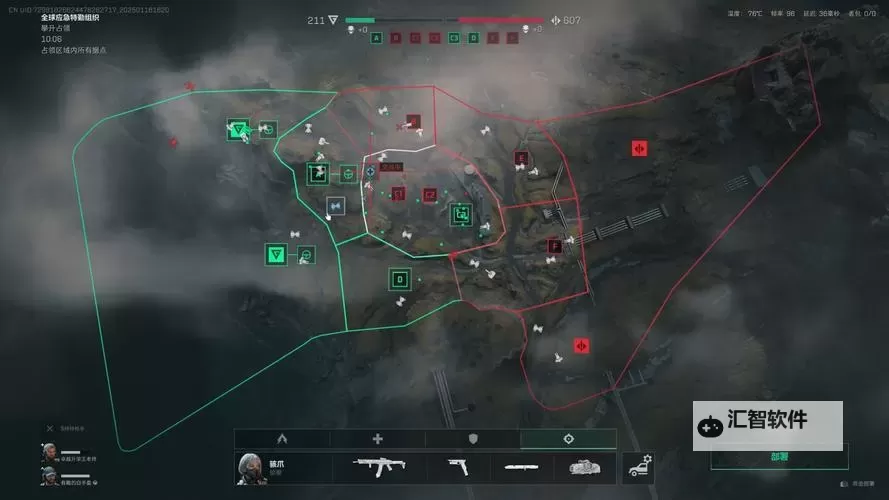
Task: Switch to the medic class tab
Action: 377,439
